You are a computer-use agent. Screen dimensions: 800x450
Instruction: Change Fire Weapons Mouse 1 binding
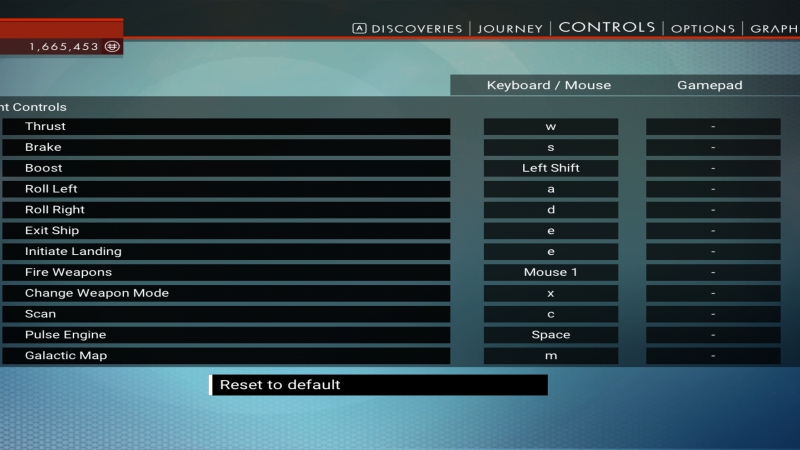(551, 272)
